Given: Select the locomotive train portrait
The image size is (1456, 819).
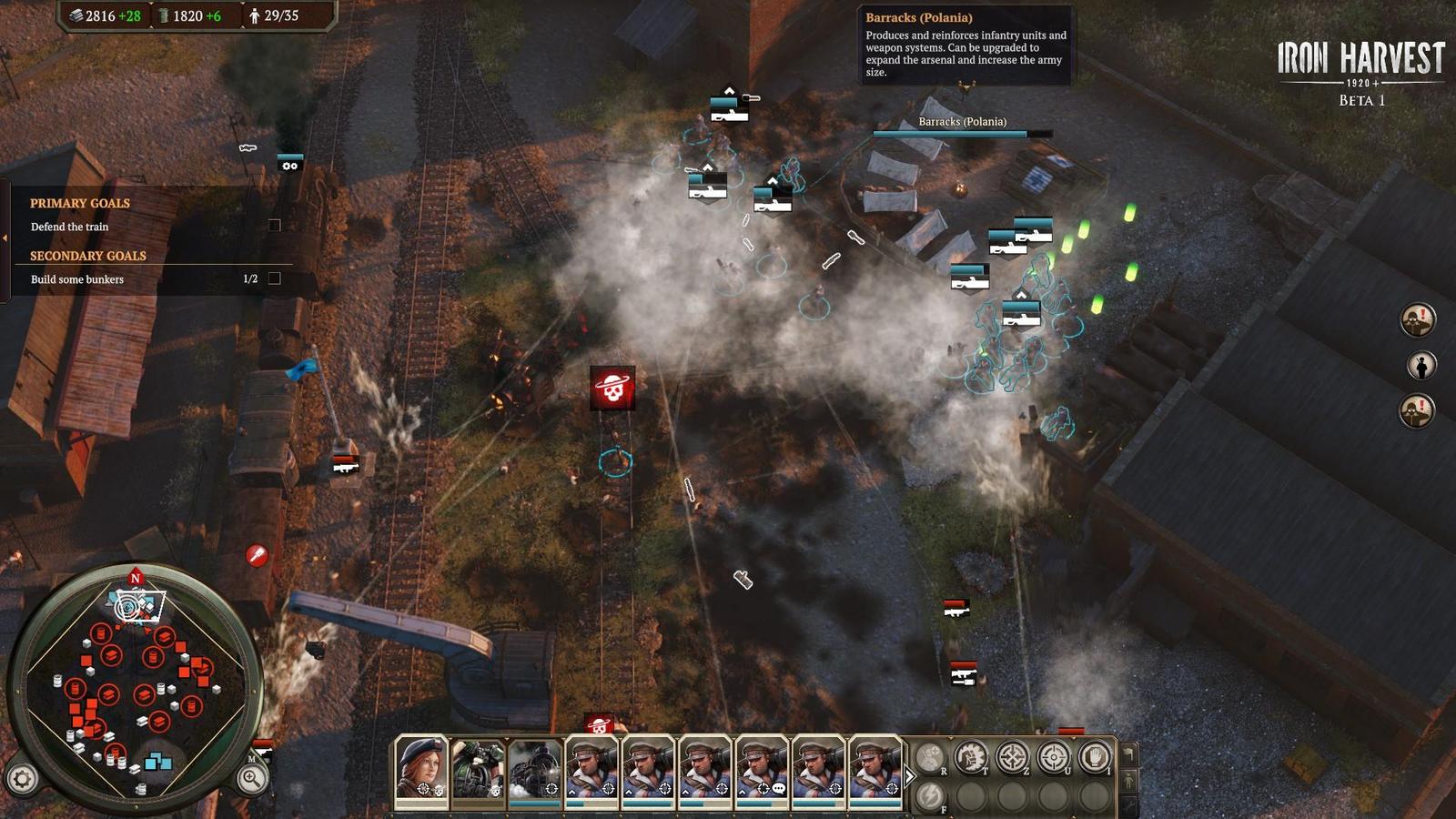Looking at the screenshot, I should coord(534,769).
